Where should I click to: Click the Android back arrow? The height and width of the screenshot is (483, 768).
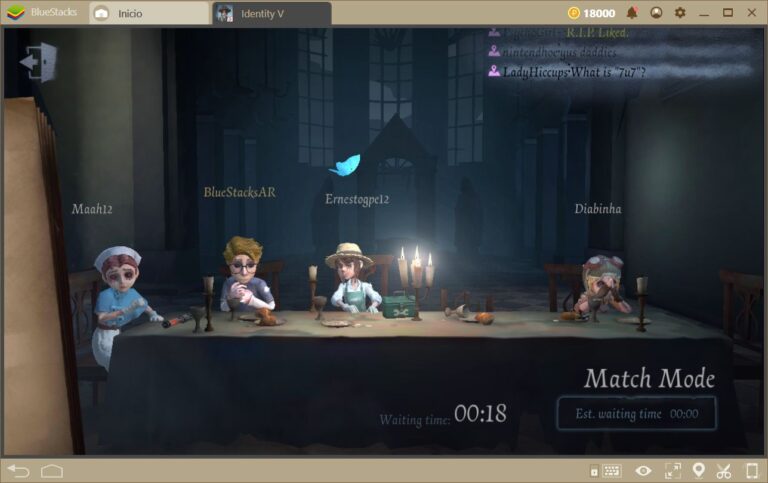(x=18, y=470)
